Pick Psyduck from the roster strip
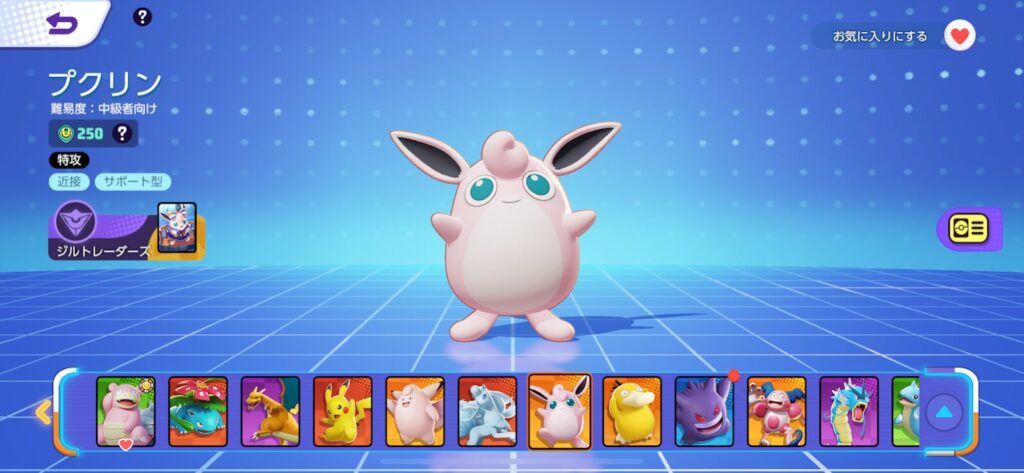 coord(632,411)
